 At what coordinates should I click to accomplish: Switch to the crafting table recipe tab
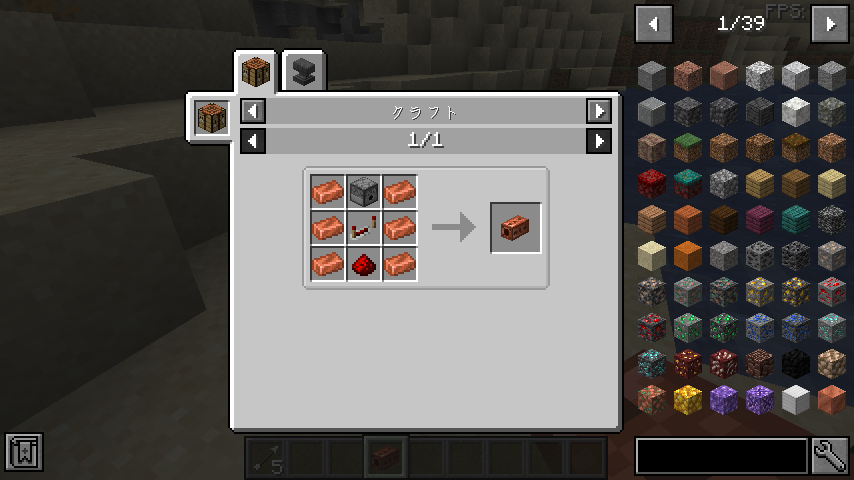(x=256, y=73)
